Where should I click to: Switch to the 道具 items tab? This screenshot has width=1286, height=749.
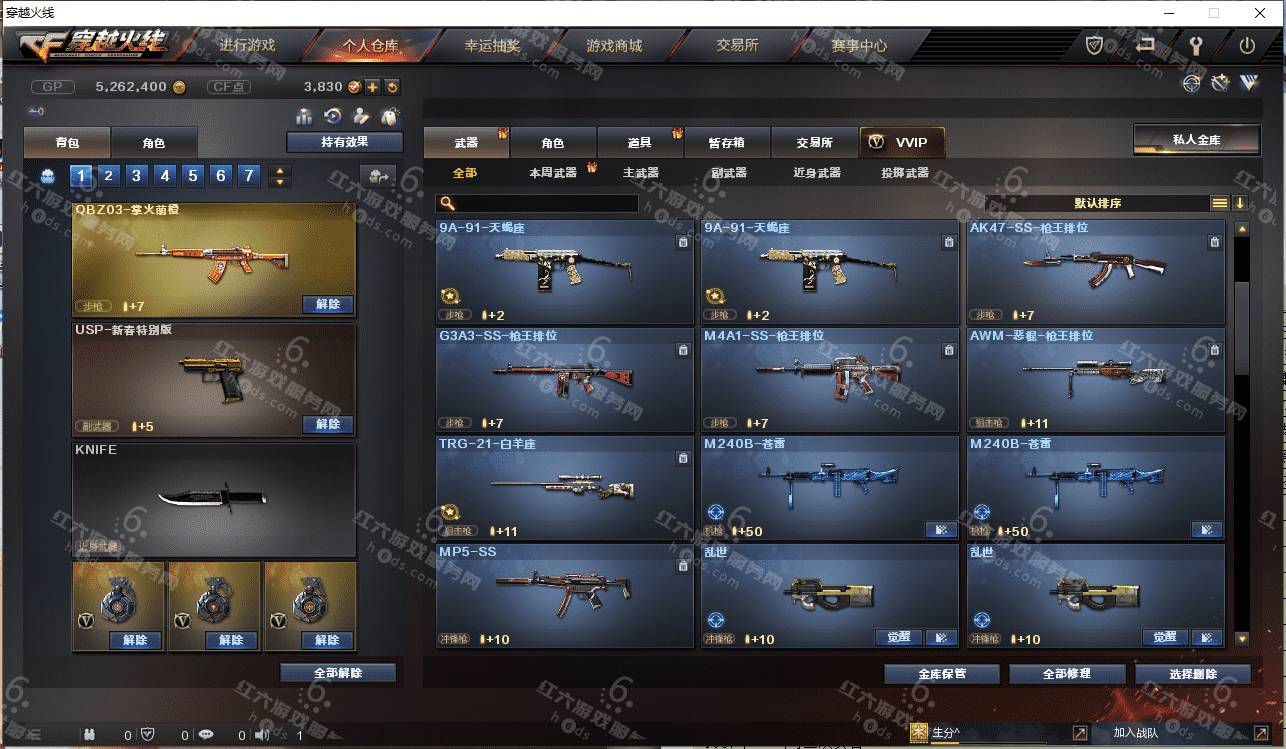tap(640, 143)
